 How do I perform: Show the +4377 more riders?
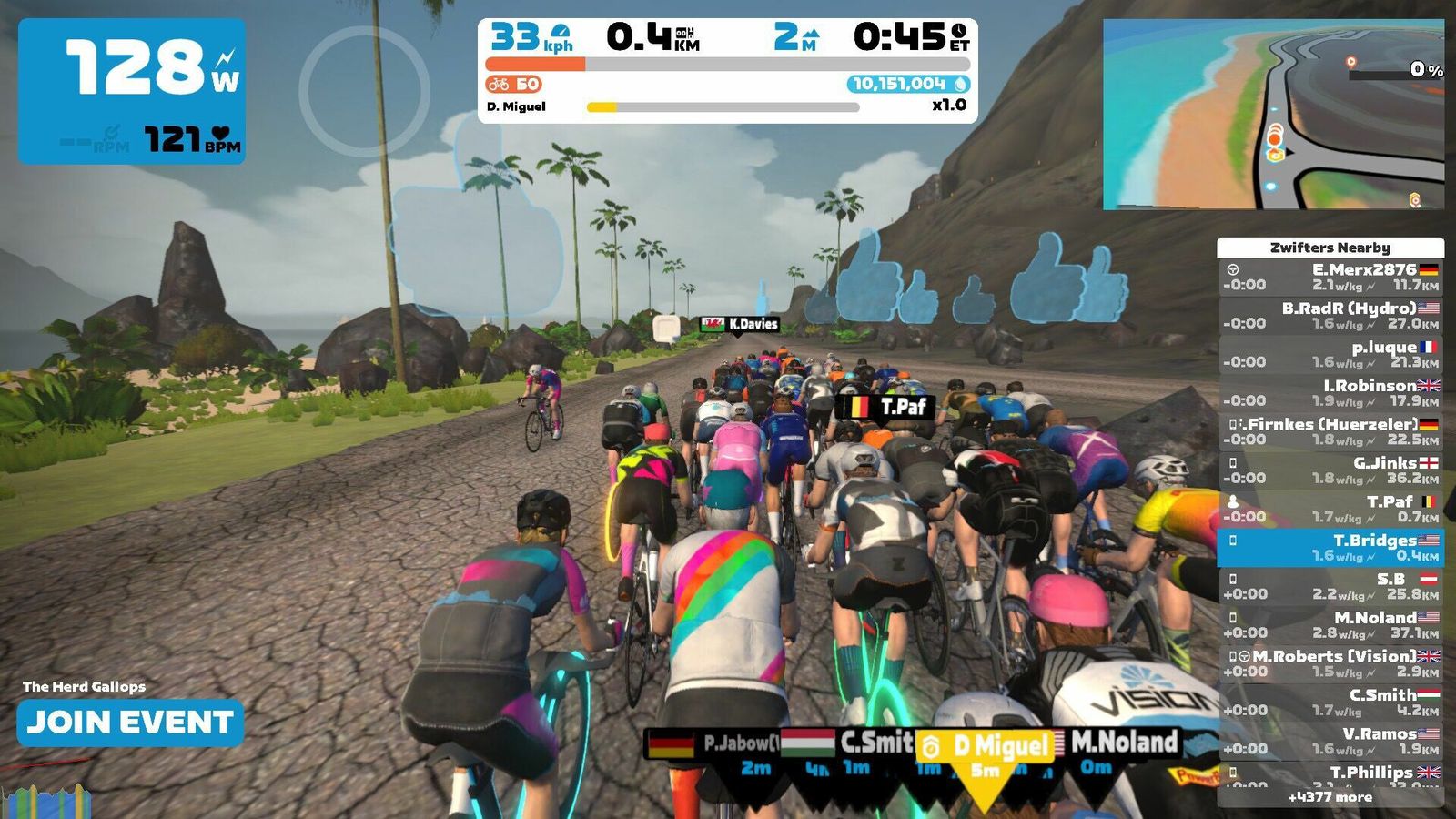click(x=1330, y=797)
